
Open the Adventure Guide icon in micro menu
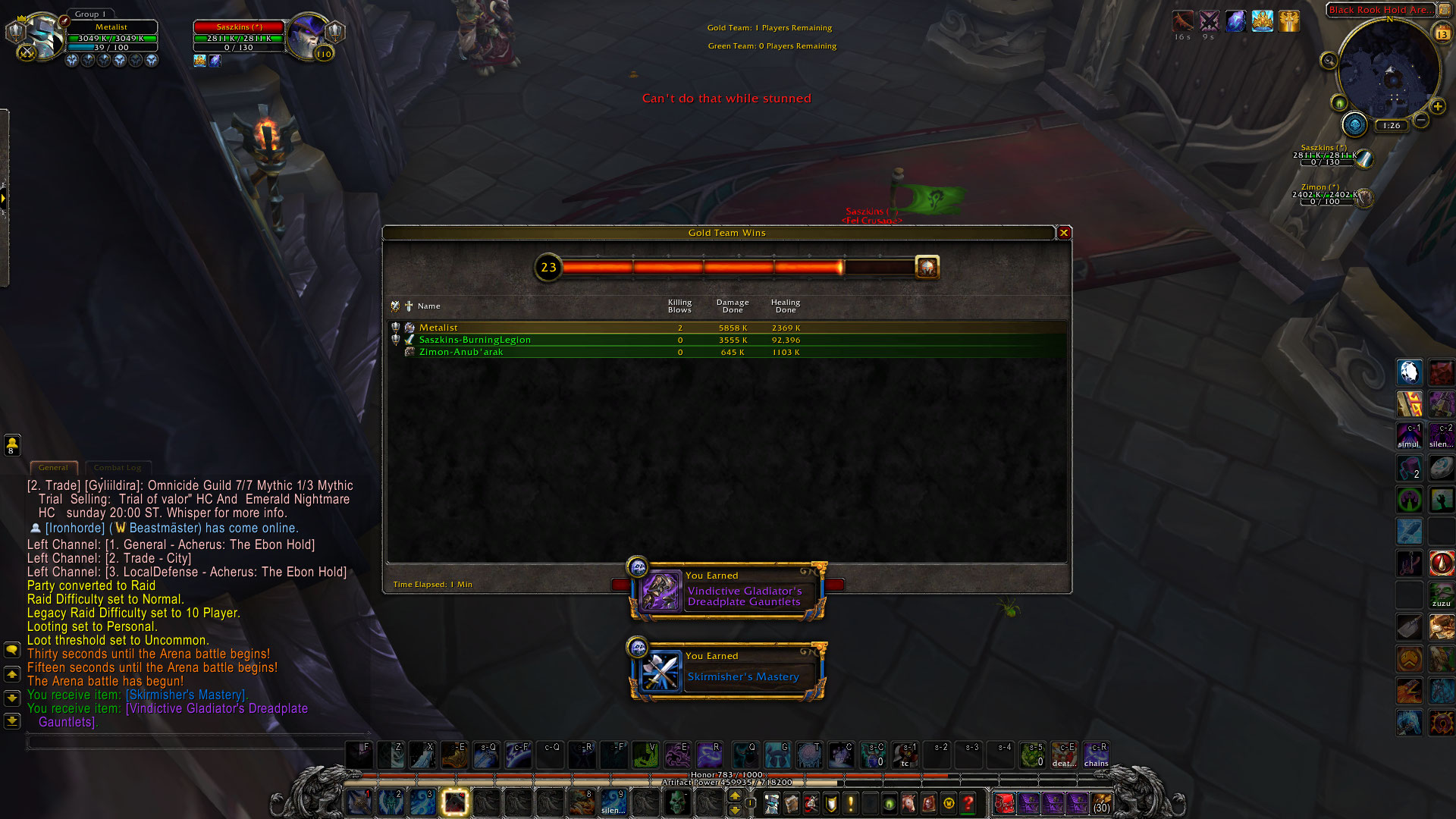click(x=928, y=803)
